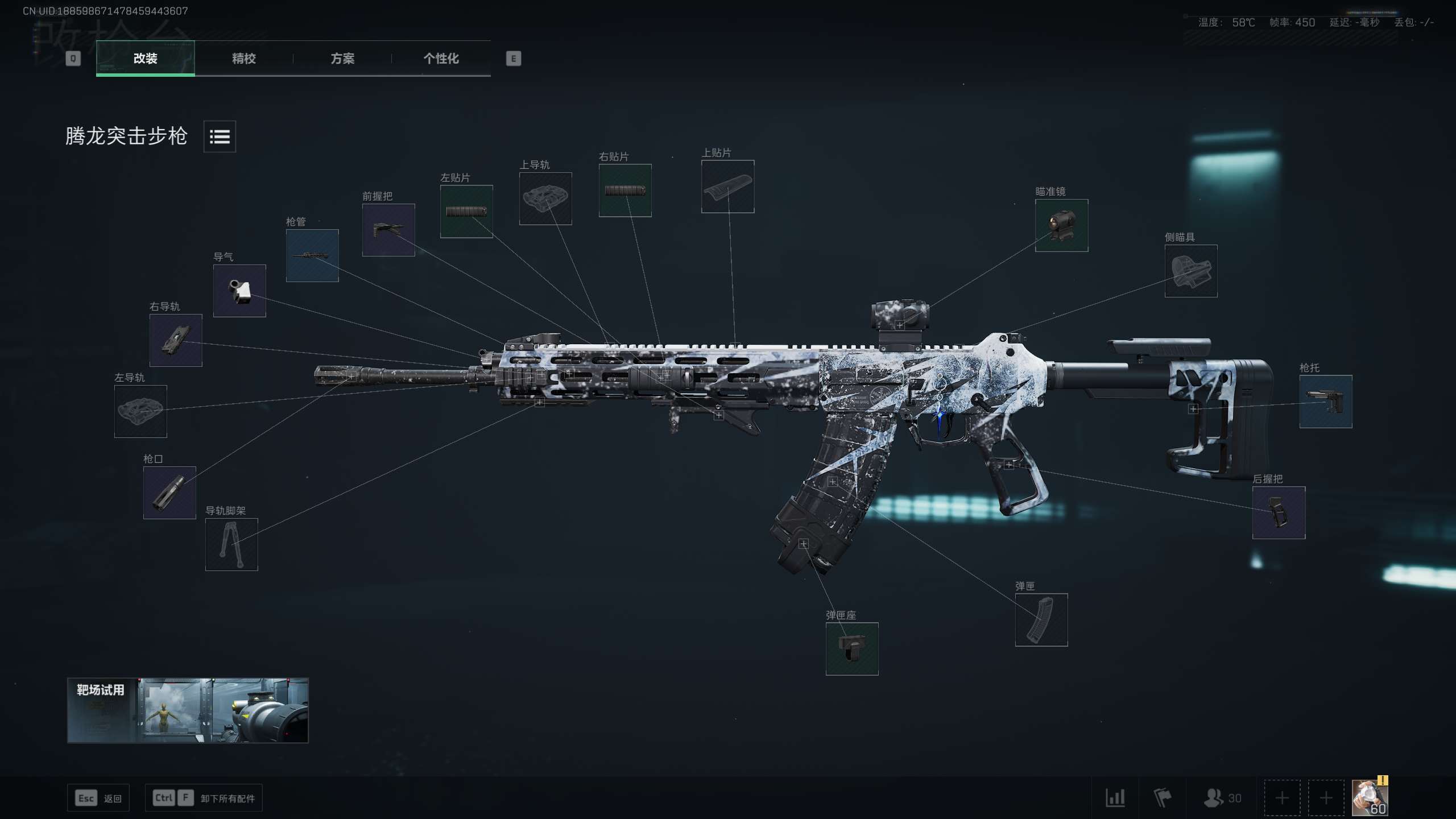
Task: Select the 导轨脚架 bipod slot
Action: [x=231, y=544]
